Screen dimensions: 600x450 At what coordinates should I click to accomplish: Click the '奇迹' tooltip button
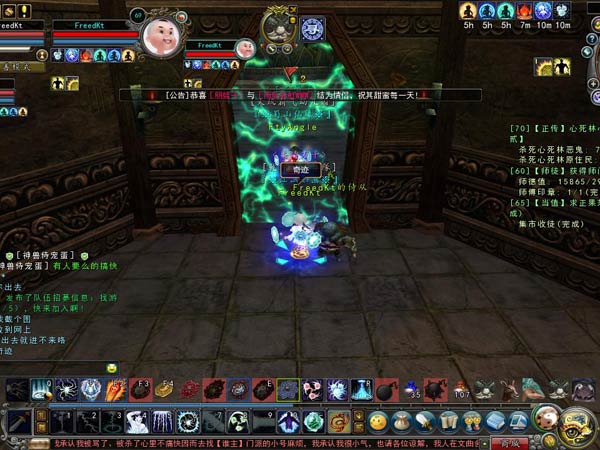click(300, 171)
